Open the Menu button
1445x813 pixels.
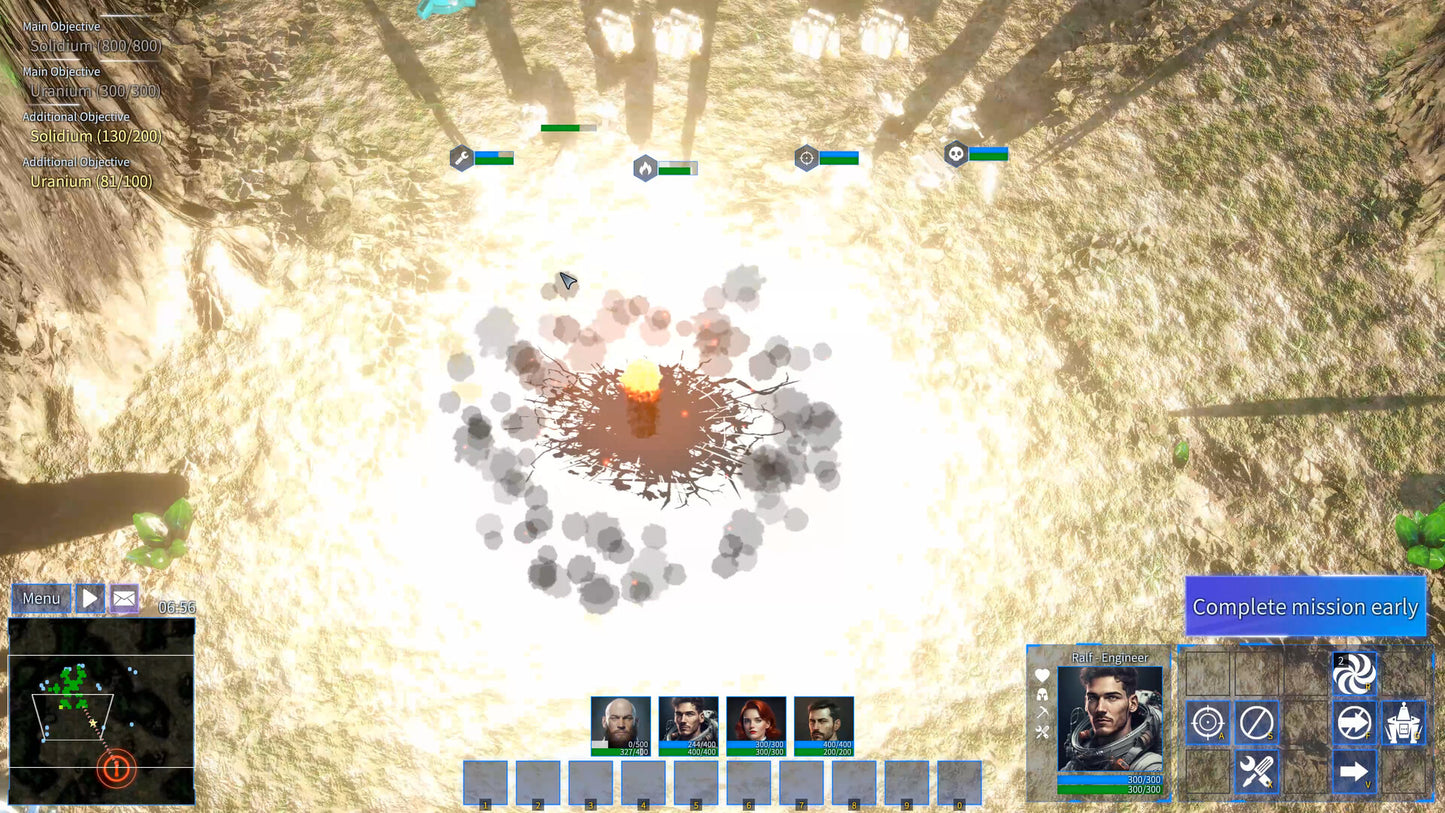[x=41, y=599]
